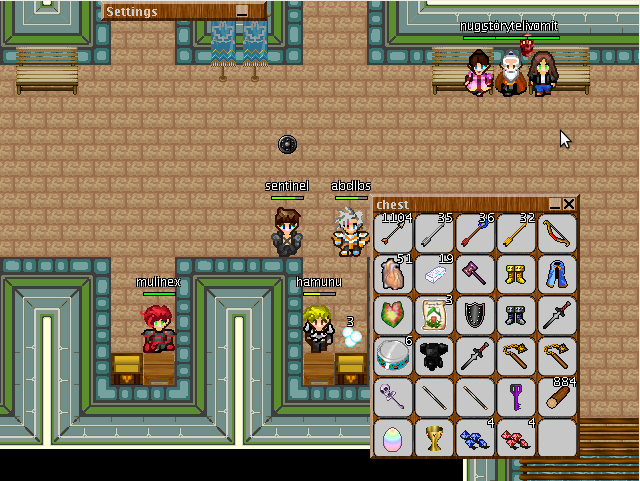Minimize the chest window

point(554,204)
